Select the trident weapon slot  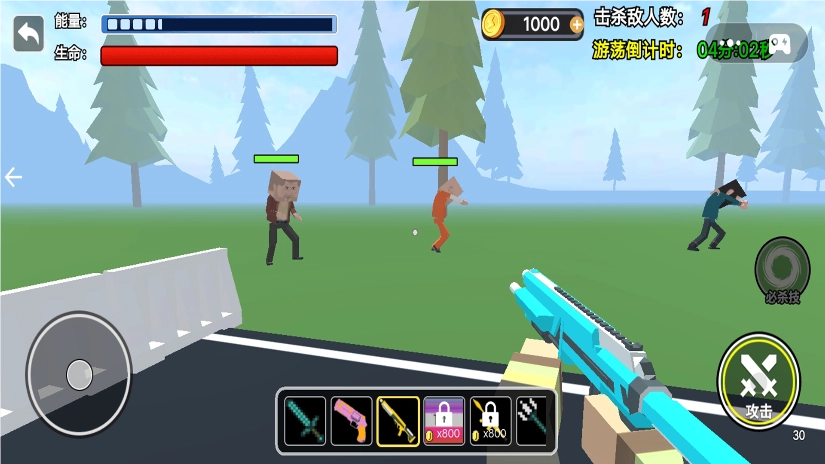tap(531, 421)
